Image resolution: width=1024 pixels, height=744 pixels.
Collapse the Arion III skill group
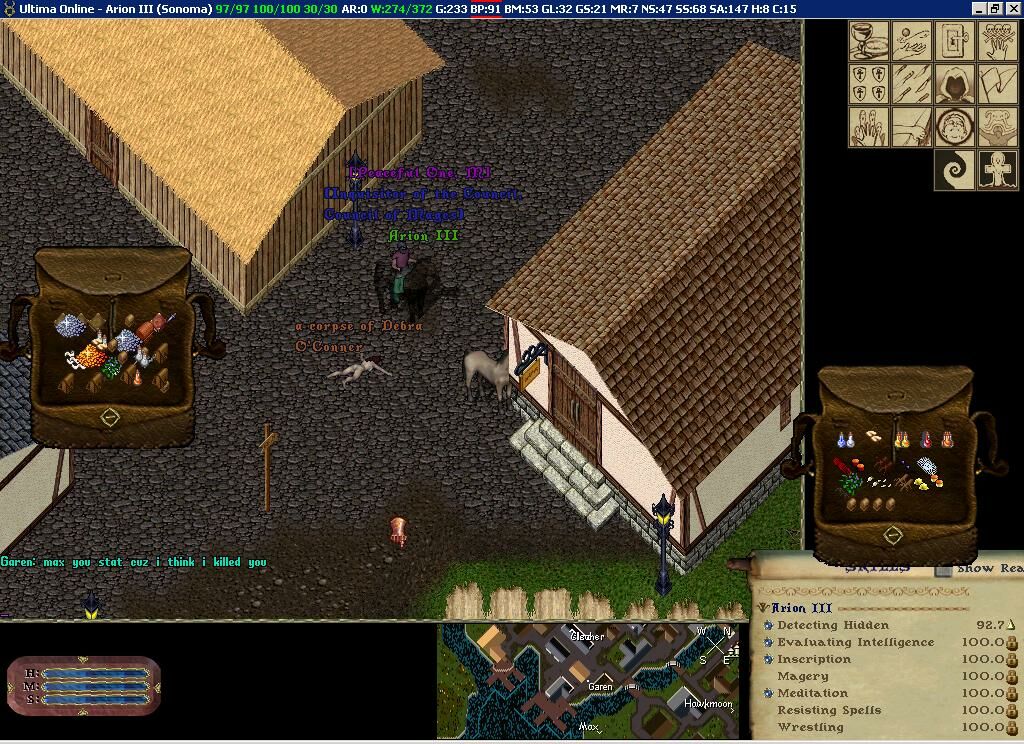pyautogui.click(x=762, y=607)
